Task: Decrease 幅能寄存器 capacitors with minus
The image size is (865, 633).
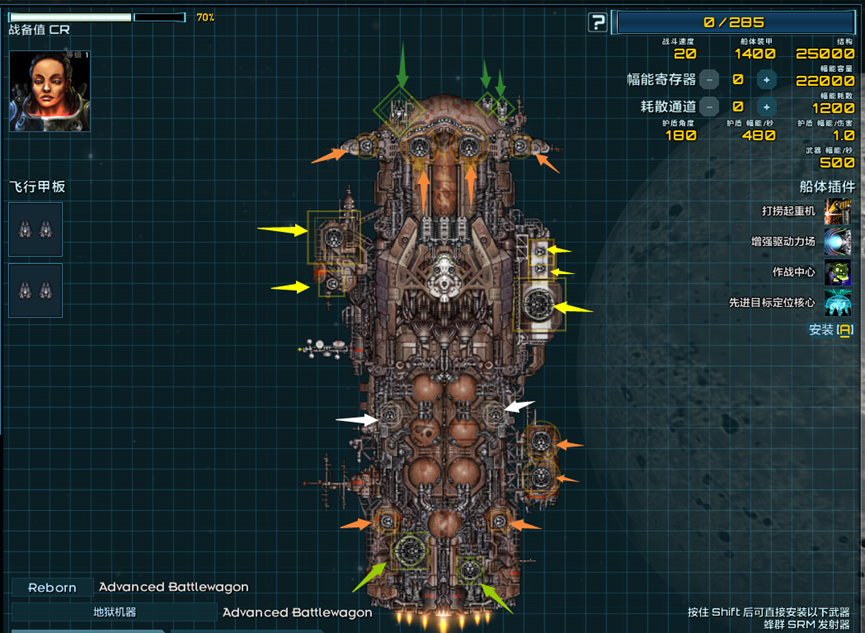Action: click(709, 80)
